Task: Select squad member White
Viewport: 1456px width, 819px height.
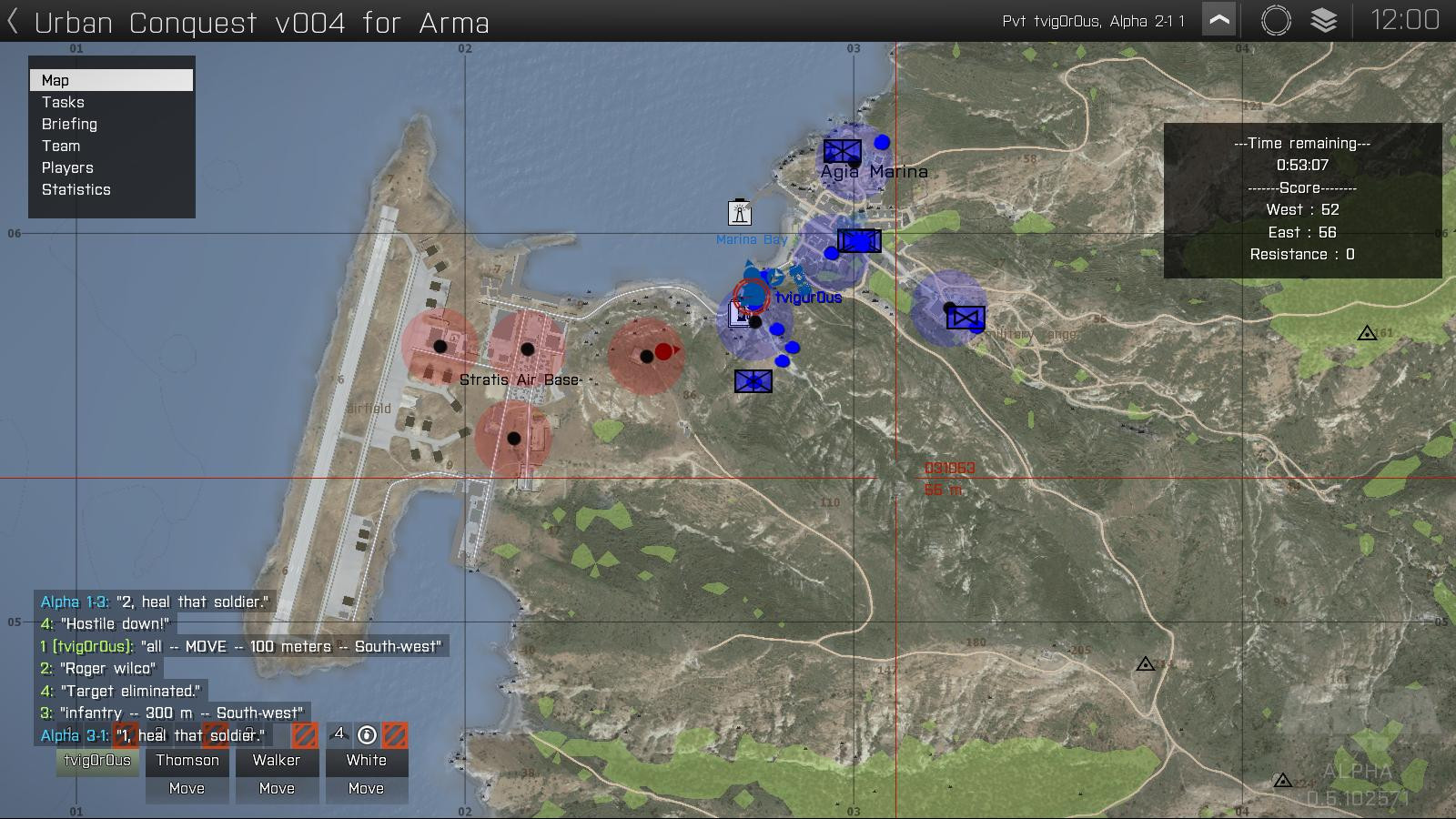Action: (366, 761)
